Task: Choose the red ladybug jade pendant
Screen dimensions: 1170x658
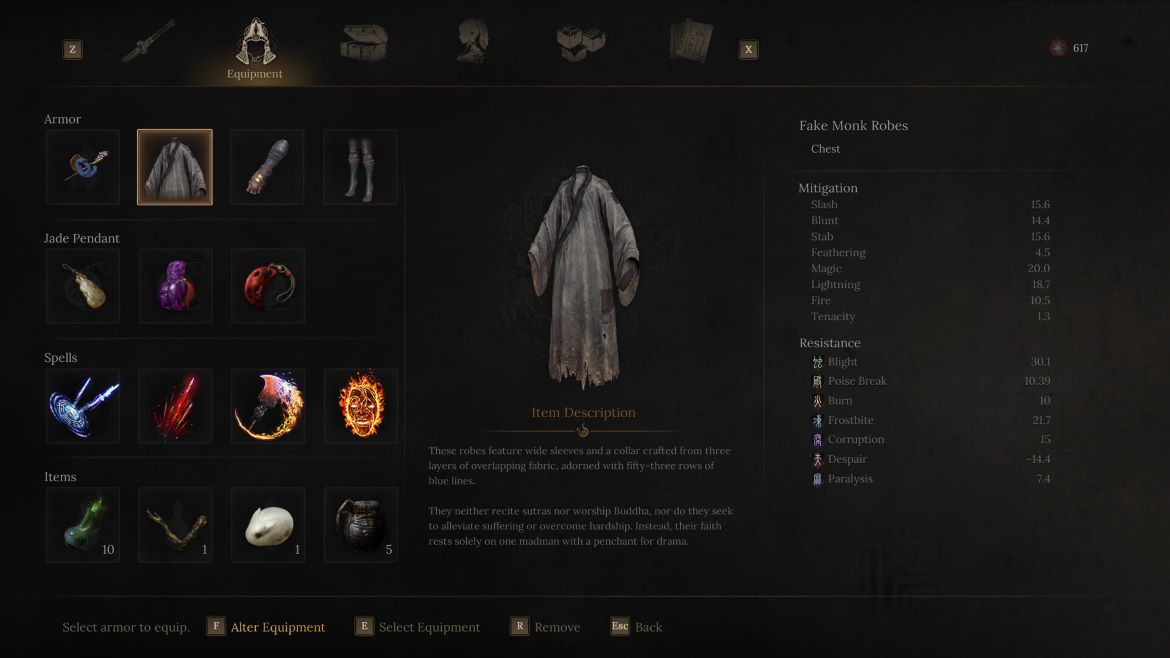Action: click(x=268, y=286)
